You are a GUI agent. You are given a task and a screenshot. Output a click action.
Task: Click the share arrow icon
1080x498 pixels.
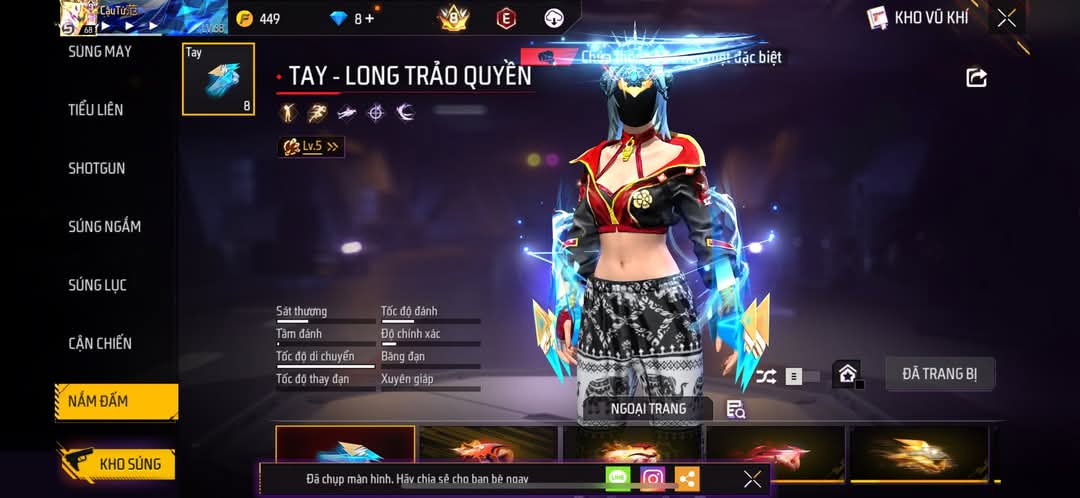[976, 77]
